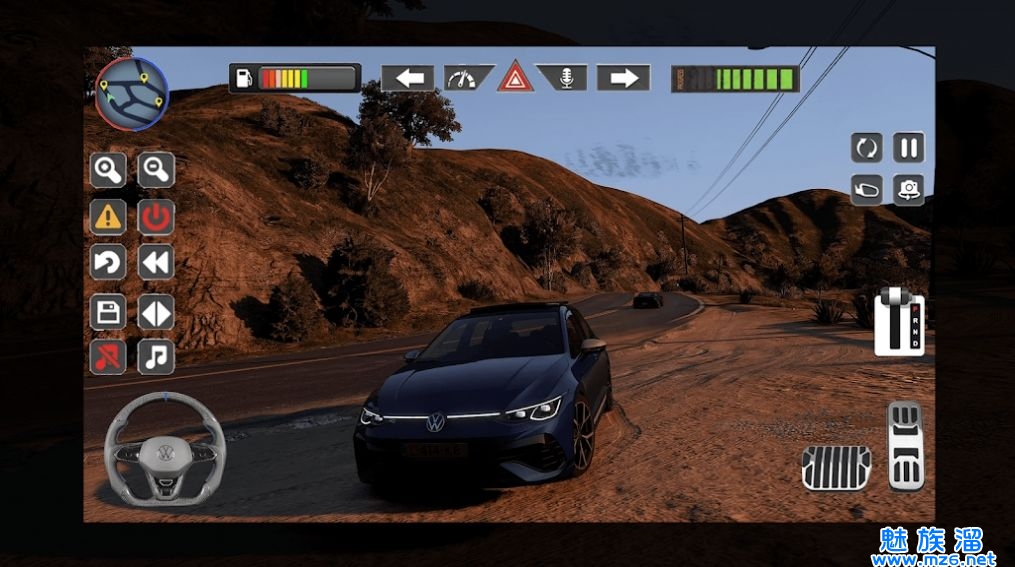Screen dimensions: 1015x567
Task: Tap the white music note button
Action: (156, 357)
